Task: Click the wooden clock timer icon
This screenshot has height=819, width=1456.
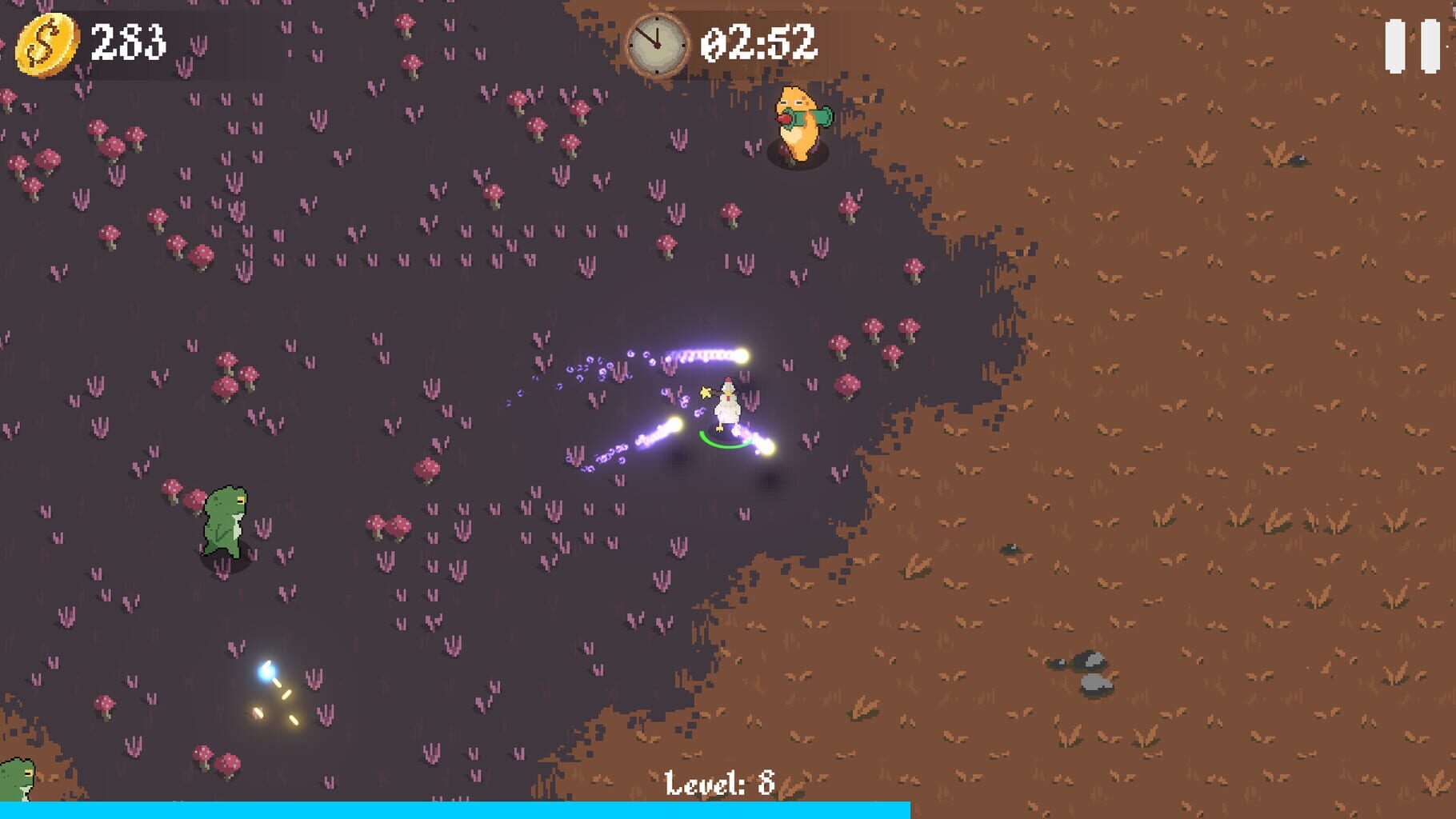Action: click(656, 46)
